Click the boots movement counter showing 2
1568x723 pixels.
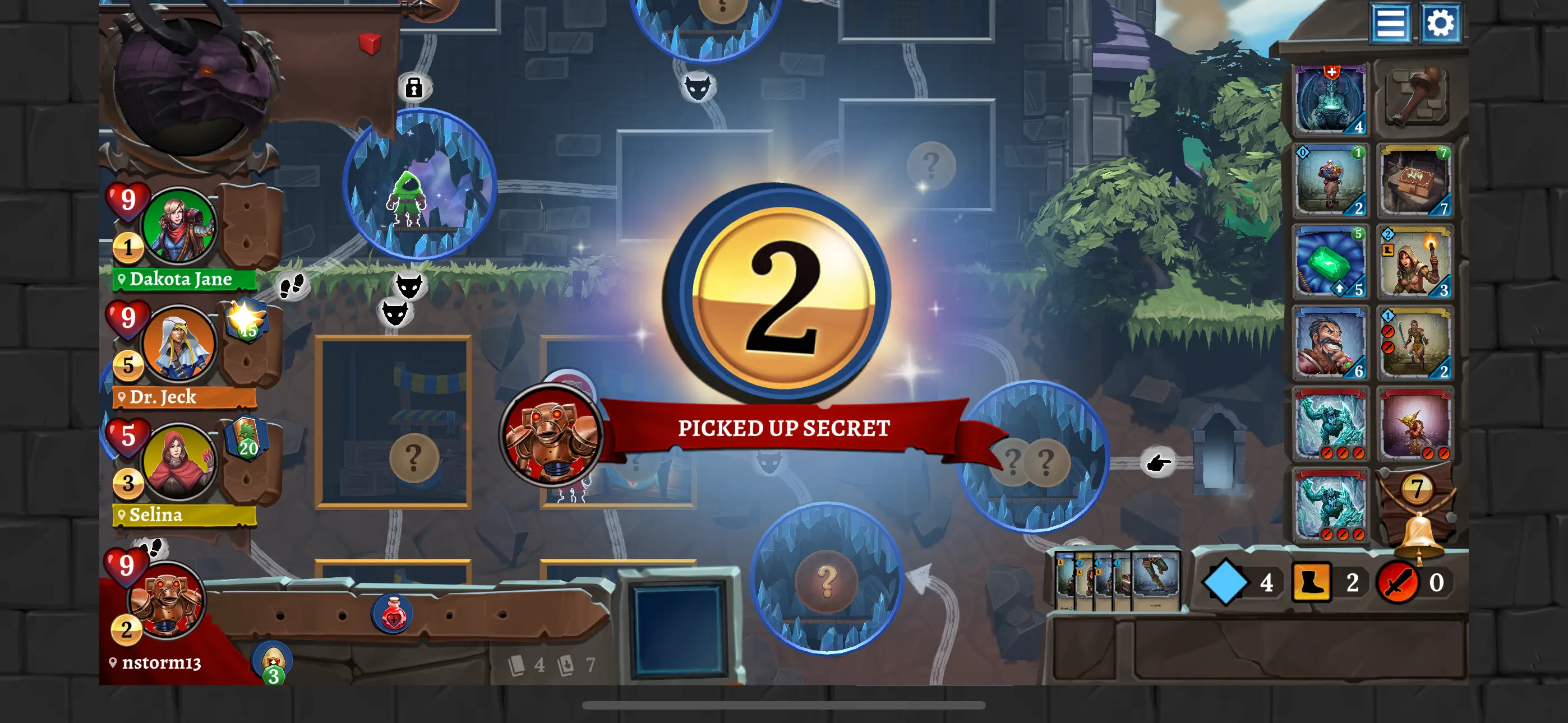[1312, 582]
